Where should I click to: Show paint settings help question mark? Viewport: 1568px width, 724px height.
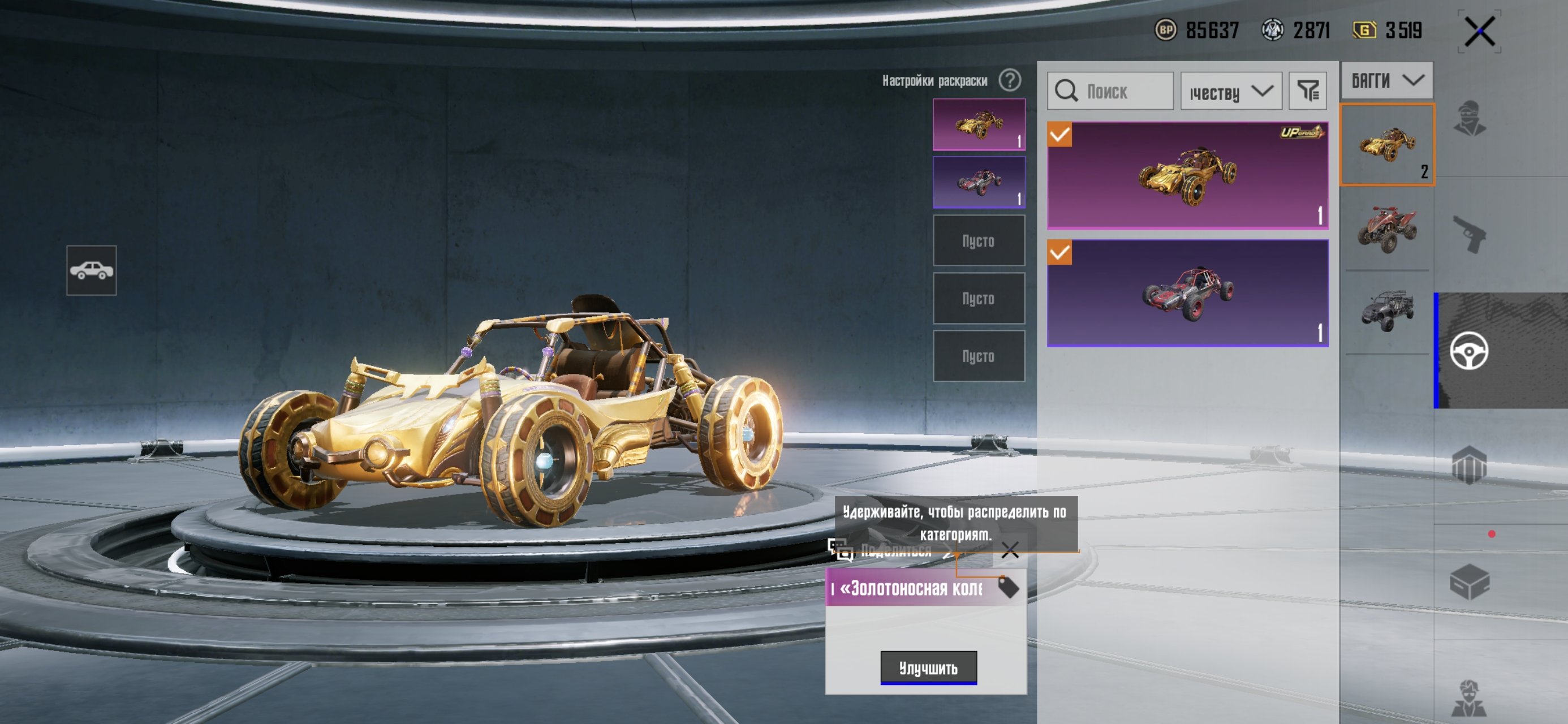coord(1010,80)
